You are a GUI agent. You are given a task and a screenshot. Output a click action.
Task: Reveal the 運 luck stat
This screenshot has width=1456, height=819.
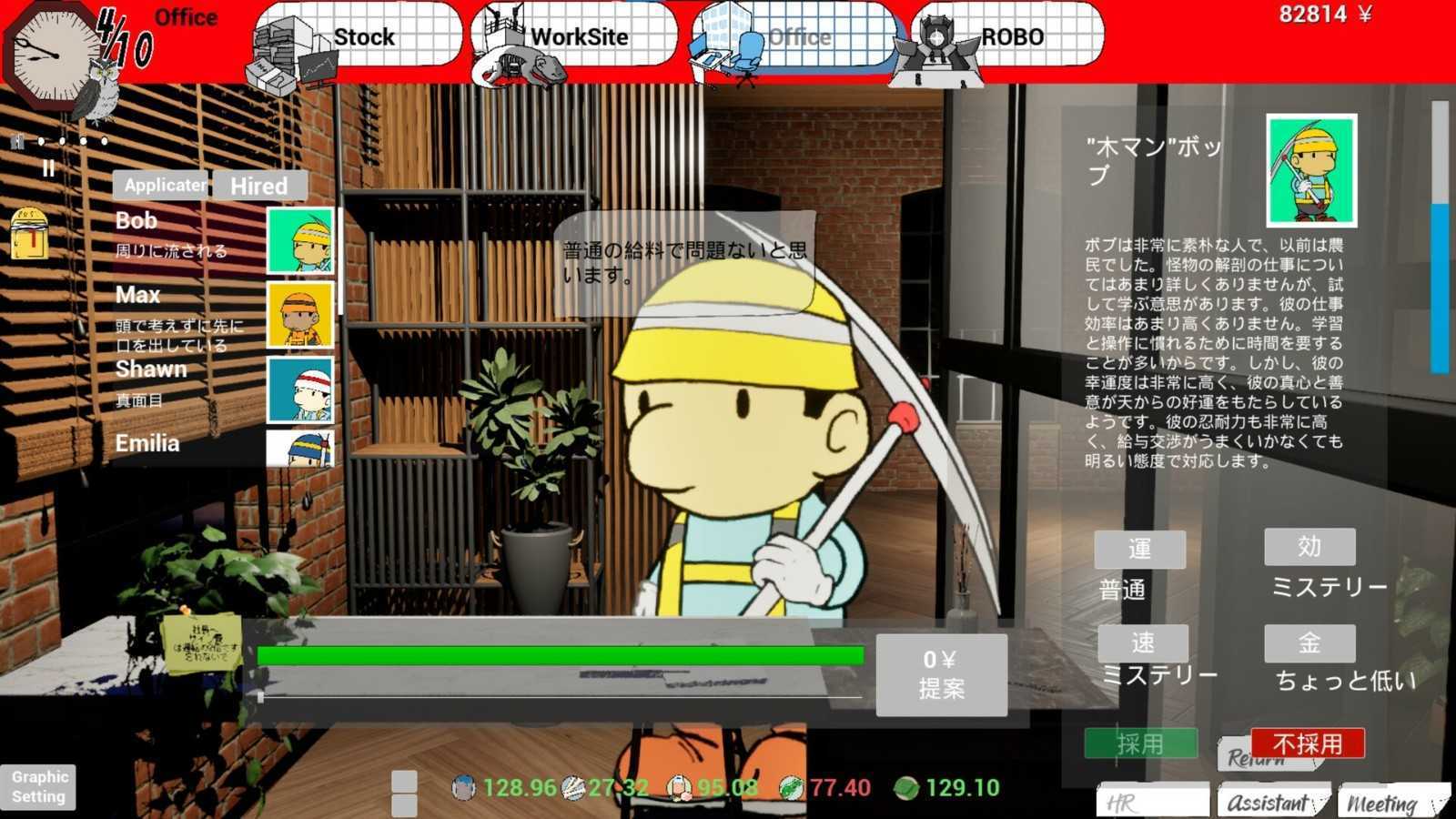[x=1140, y=548]
